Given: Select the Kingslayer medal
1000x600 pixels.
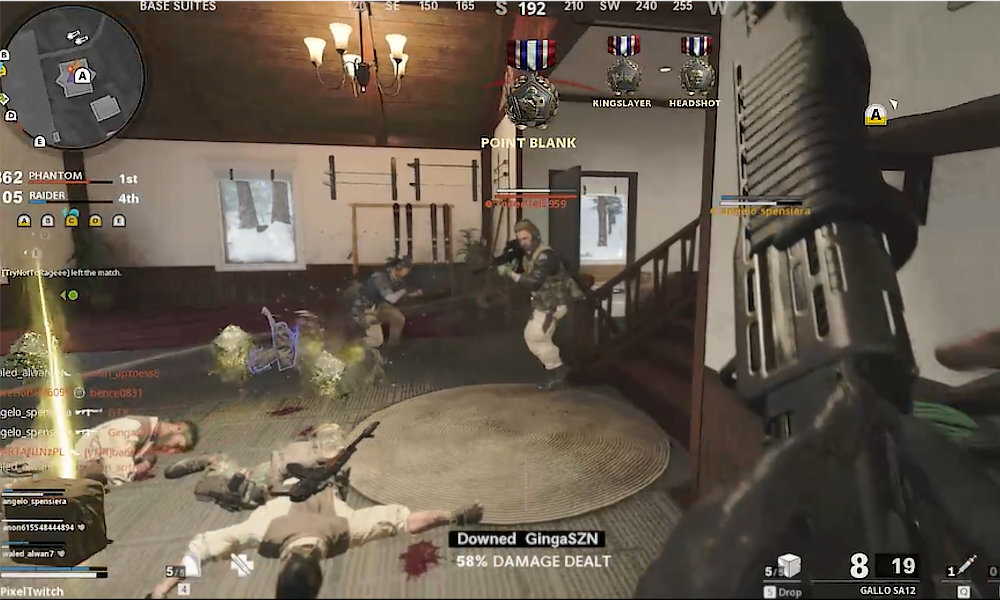Looking at the screenshot, I should [622, 67].
